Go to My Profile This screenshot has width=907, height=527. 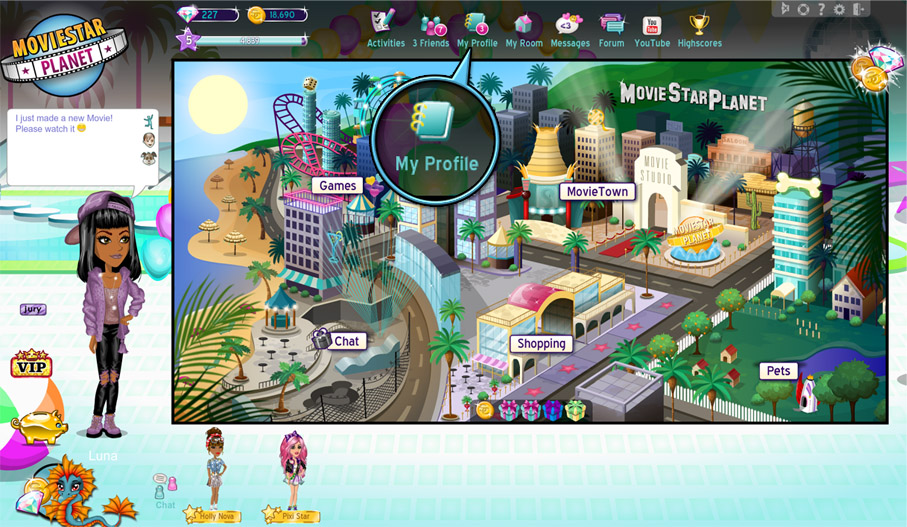tap(477, 28)
